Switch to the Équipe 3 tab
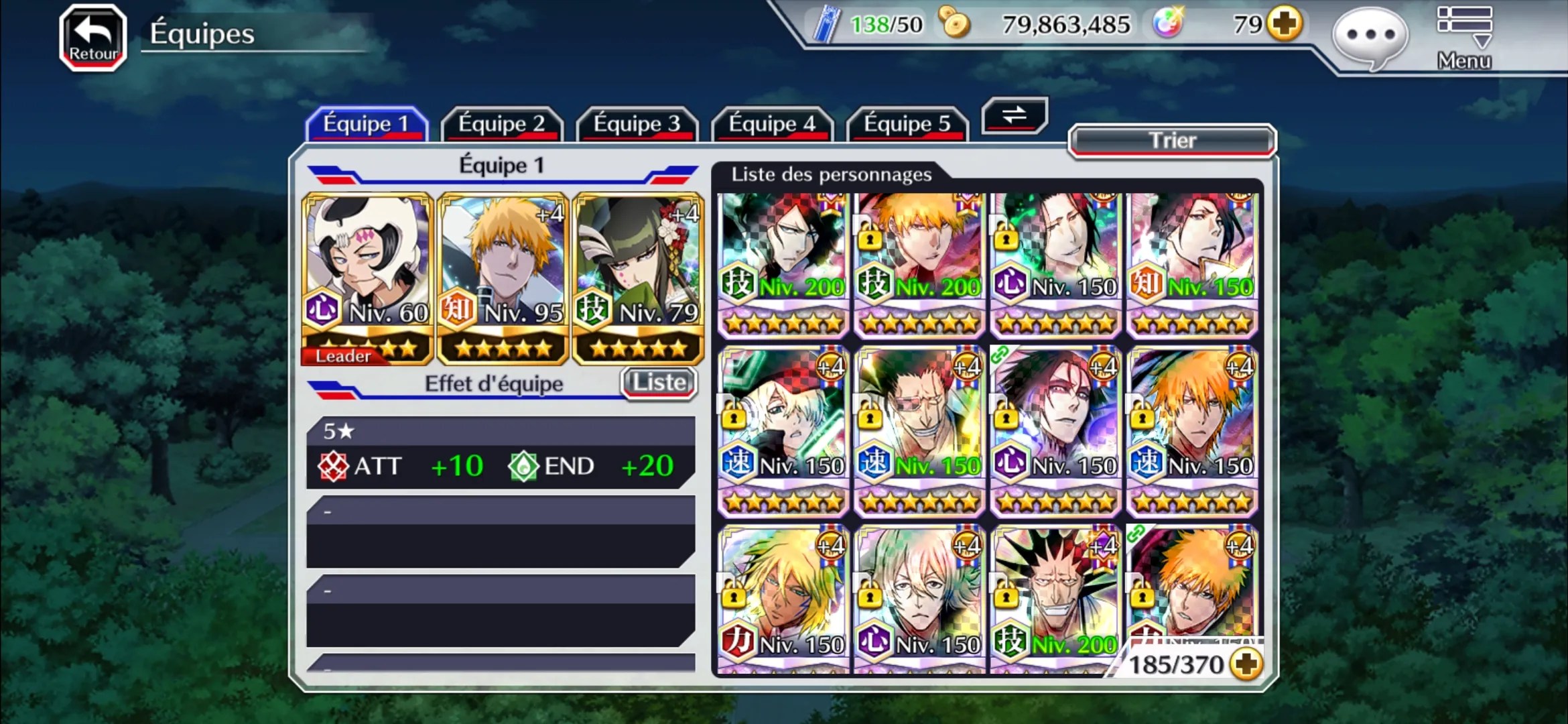Screen dimensions: 1568x724 click(x=637, y=124)
